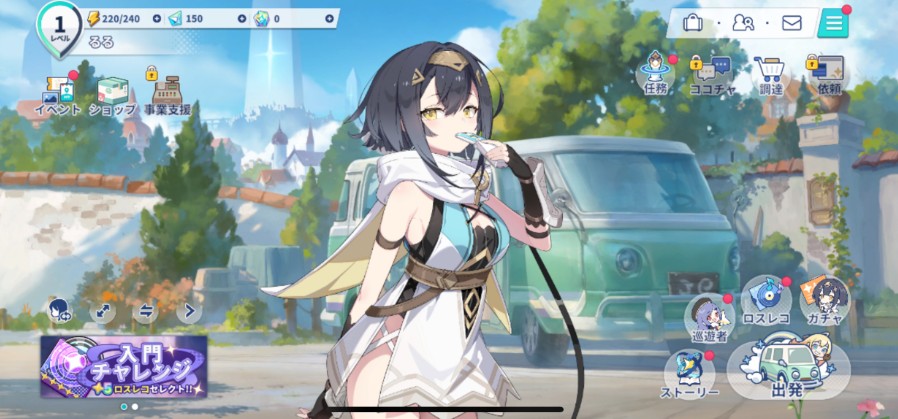Viewport: 898px width, 419px height.
Task: Open the teal hamburger menu
Action: pos(832,22)
